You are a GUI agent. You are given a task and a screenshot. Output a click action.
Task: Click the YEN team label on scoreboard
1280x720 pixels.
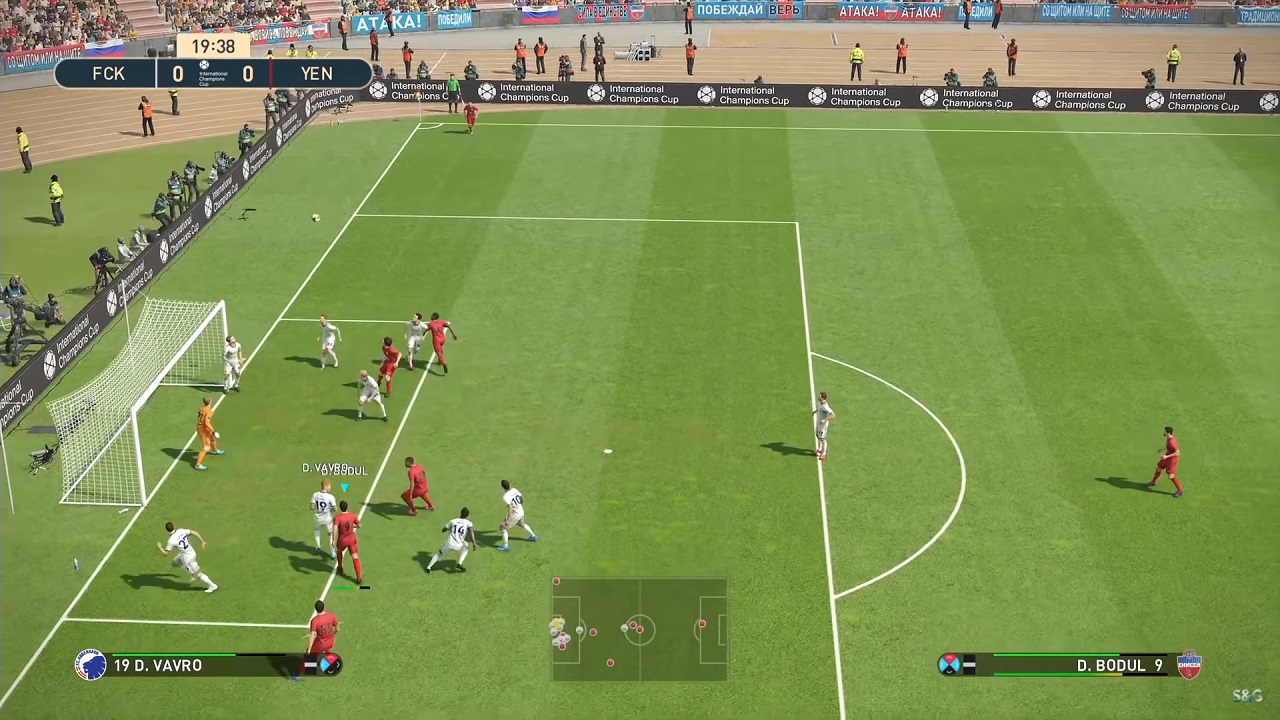(316, 74)
